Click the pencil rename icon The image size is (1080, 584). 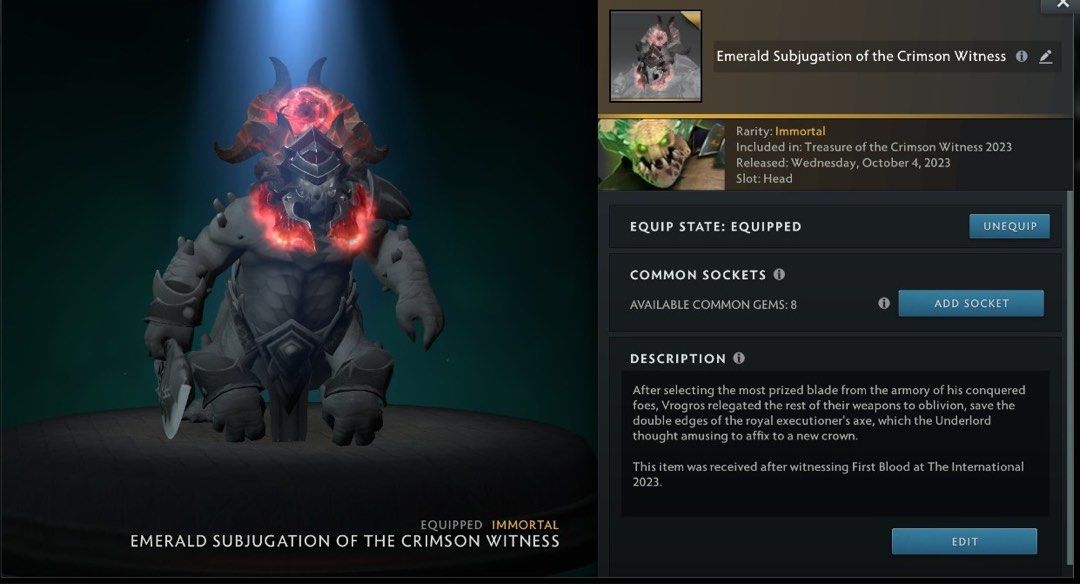pos(1045,57)
